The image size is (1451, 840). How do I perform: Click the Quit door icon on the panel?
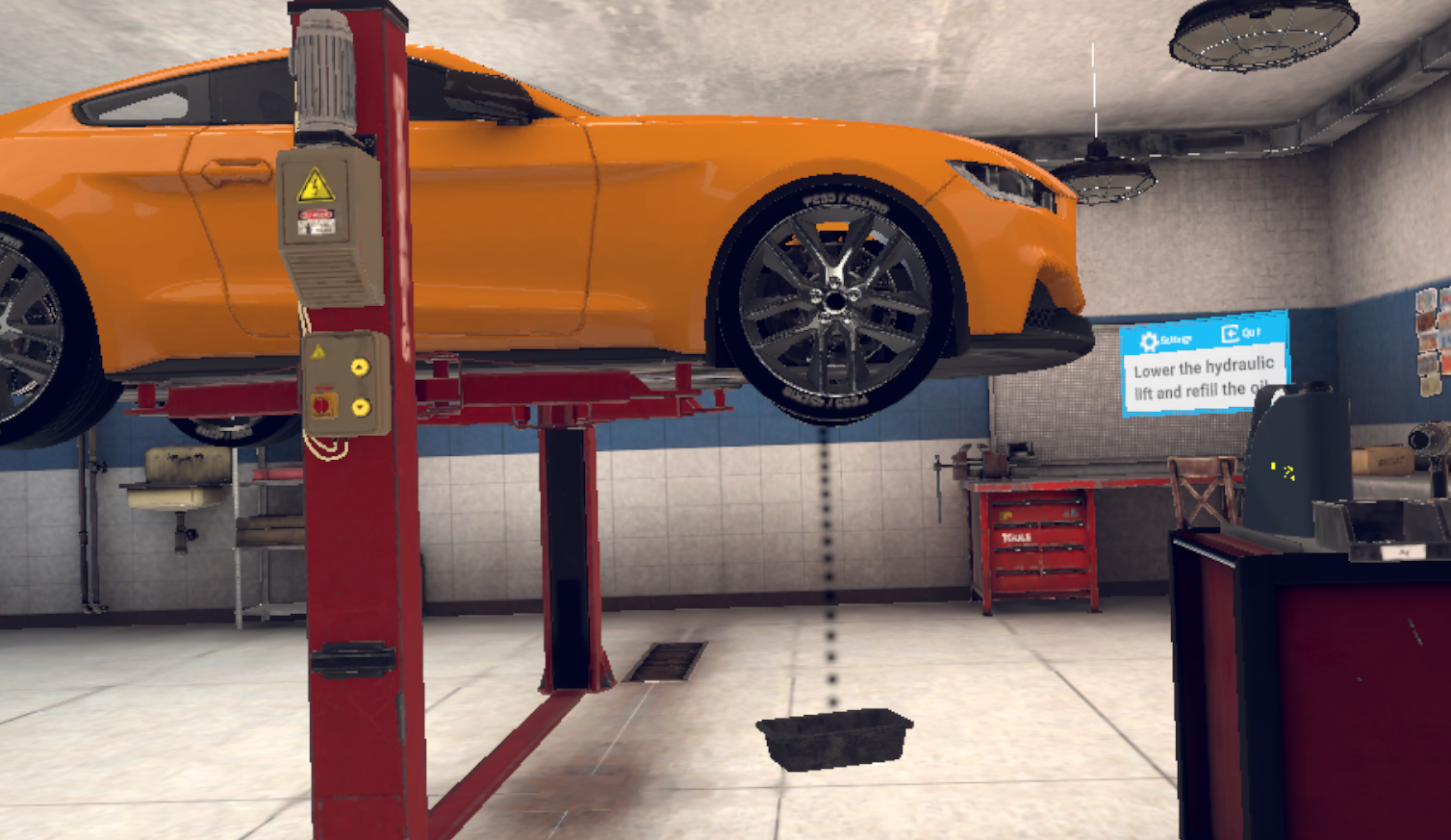click(1230, 334)
